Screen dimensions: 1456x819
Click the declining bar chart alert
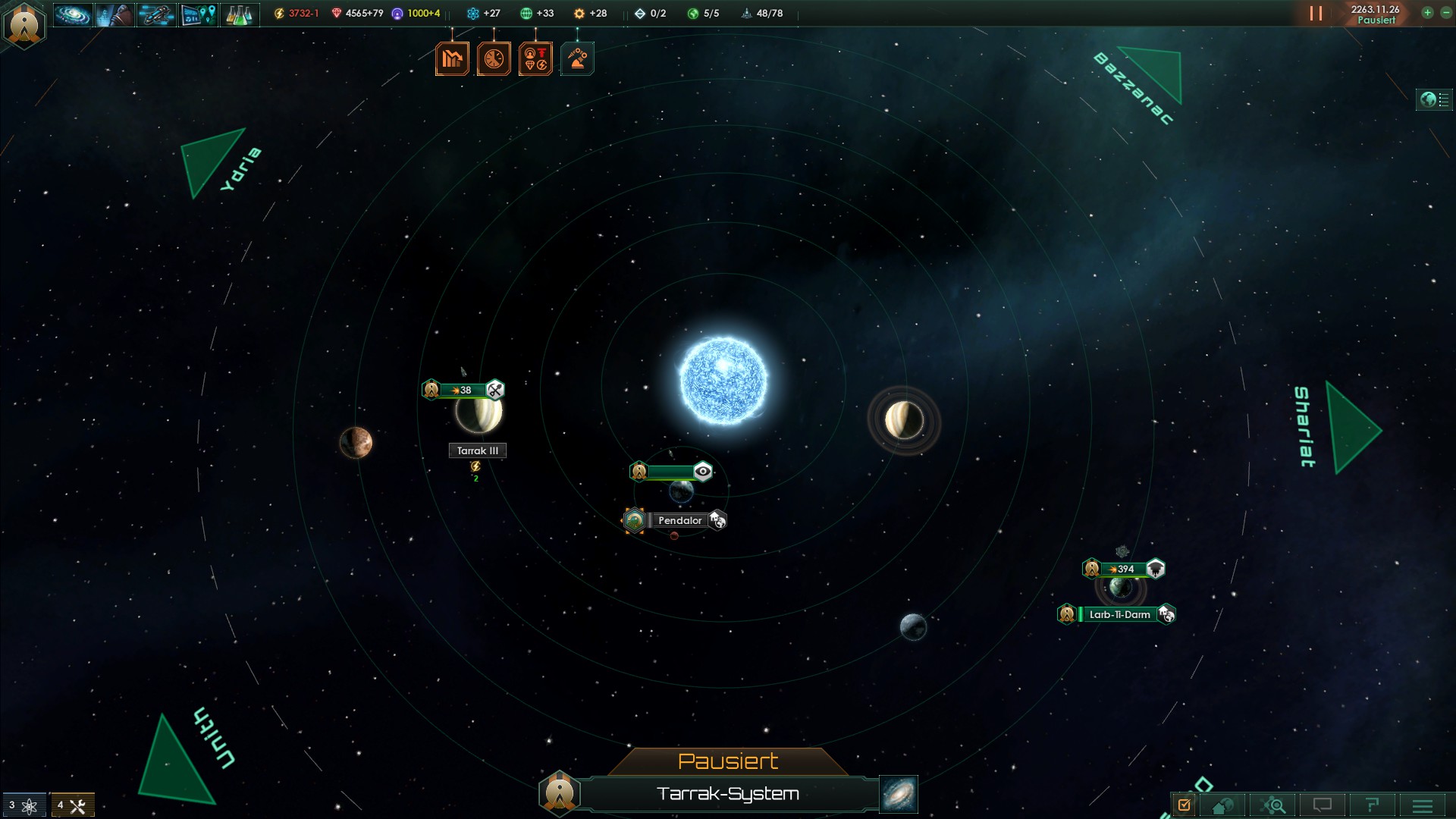[452, 59]
